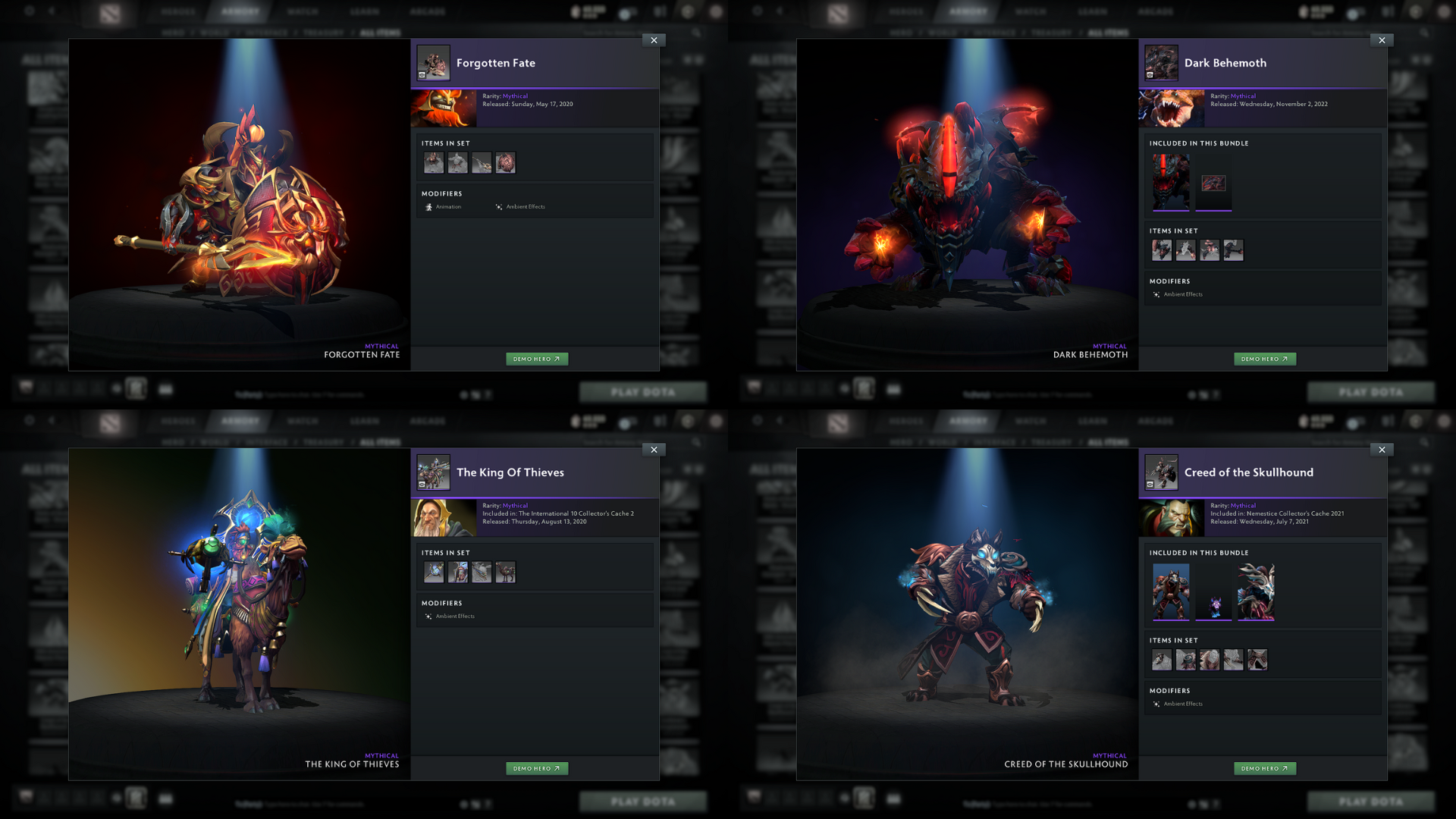Click the Animation modifier icon under Forgotten Fate

click(429, 206)
